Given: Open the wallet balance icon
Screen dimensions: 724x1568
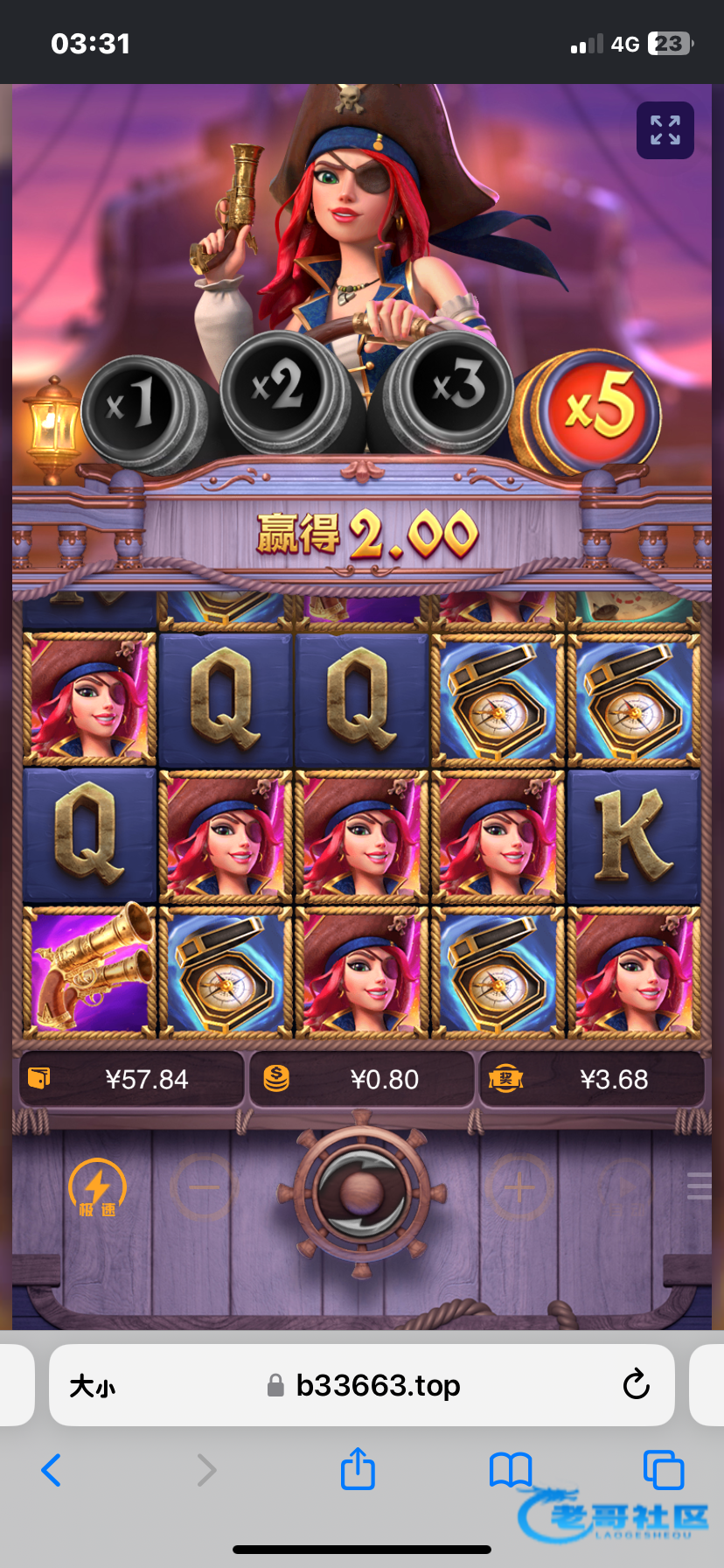Looking at the screenshot, I should [39, 1078].
